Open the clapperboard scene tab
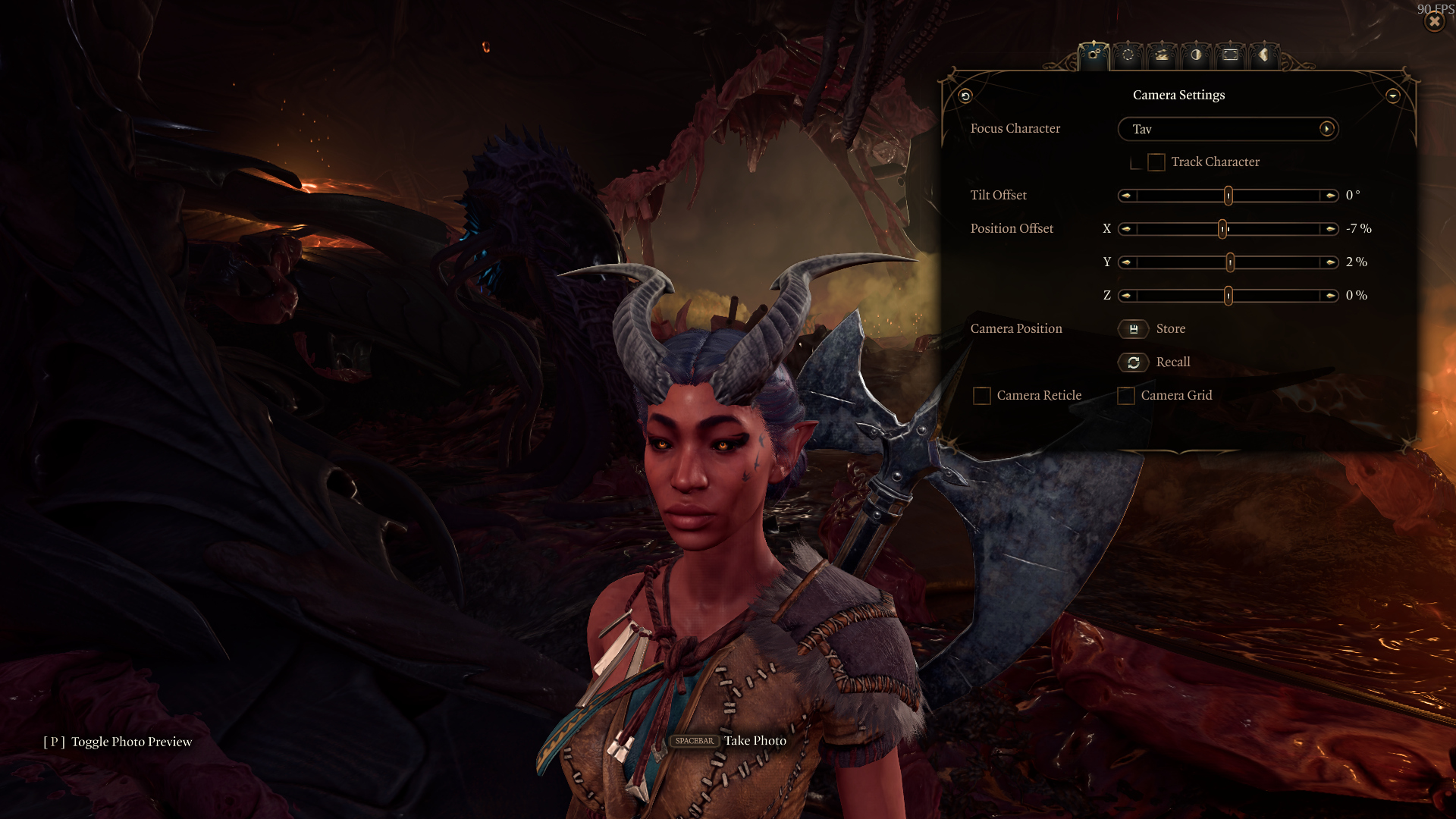Viewport: 1456px width, 819px height. click(x=1162, y=55)
